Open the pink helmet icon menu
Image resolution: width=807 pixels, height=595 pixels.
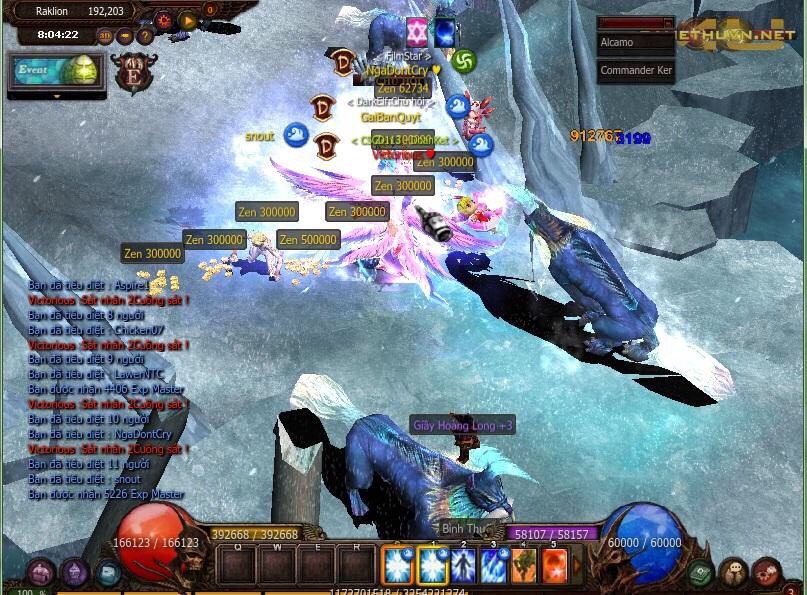click(40, 573)
